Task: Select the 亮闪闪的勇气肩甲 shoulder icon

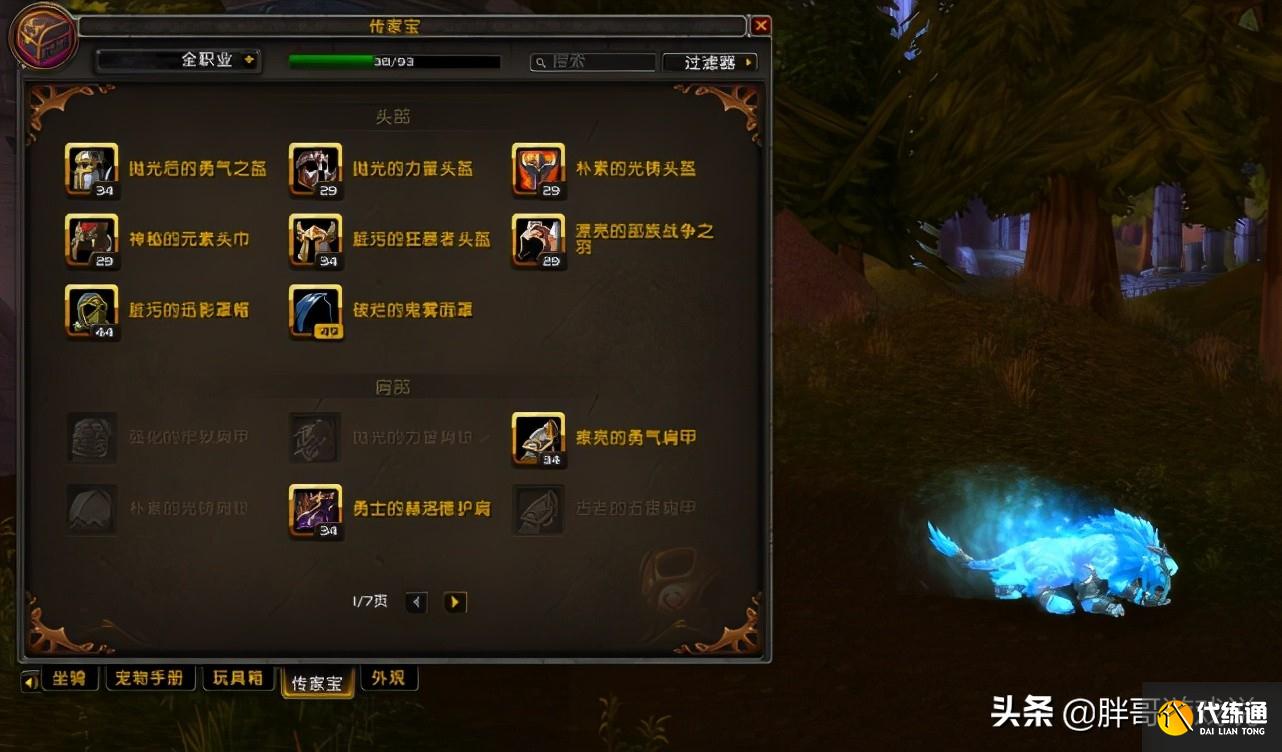Action: click(x=538, y=438)
